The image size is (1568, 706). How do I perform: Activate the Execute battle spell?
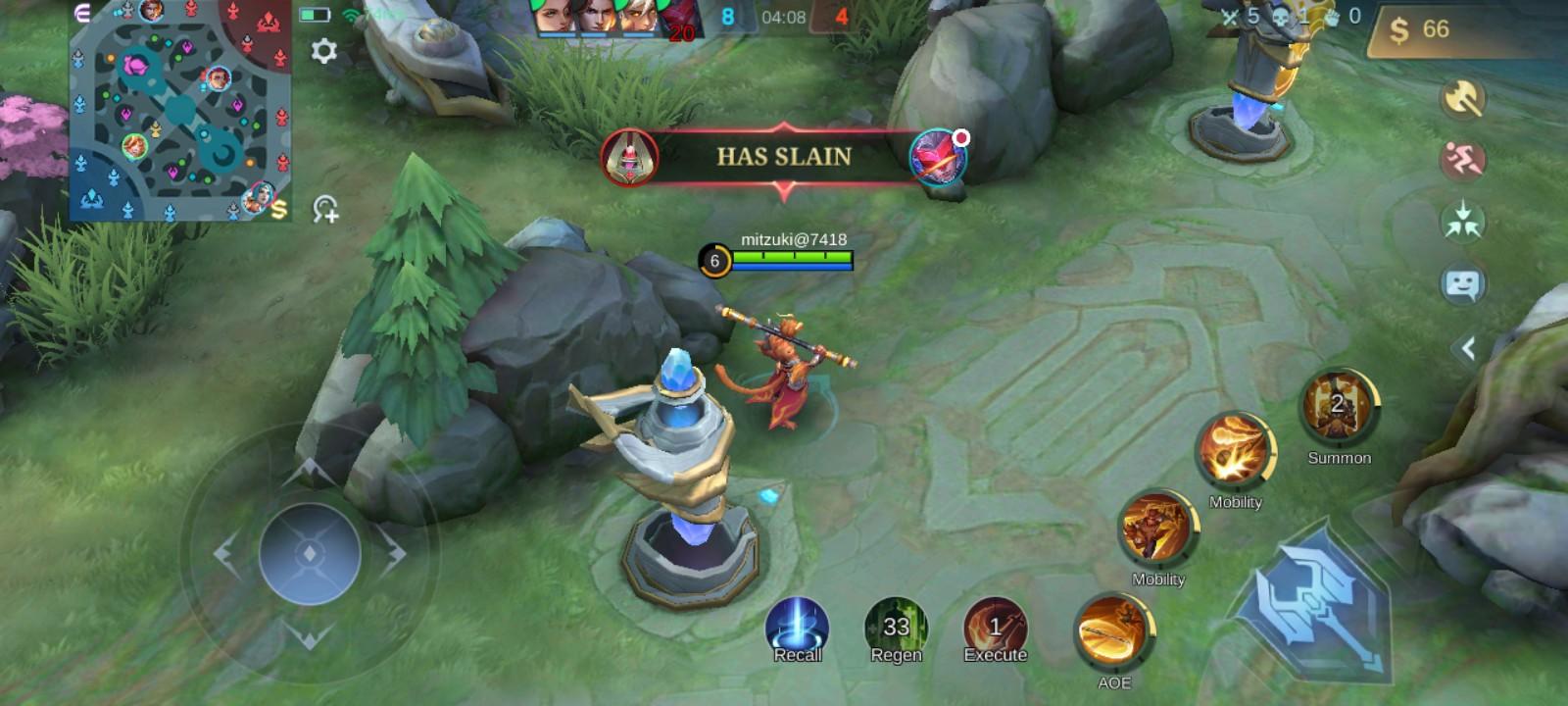(x=995, y=628)
